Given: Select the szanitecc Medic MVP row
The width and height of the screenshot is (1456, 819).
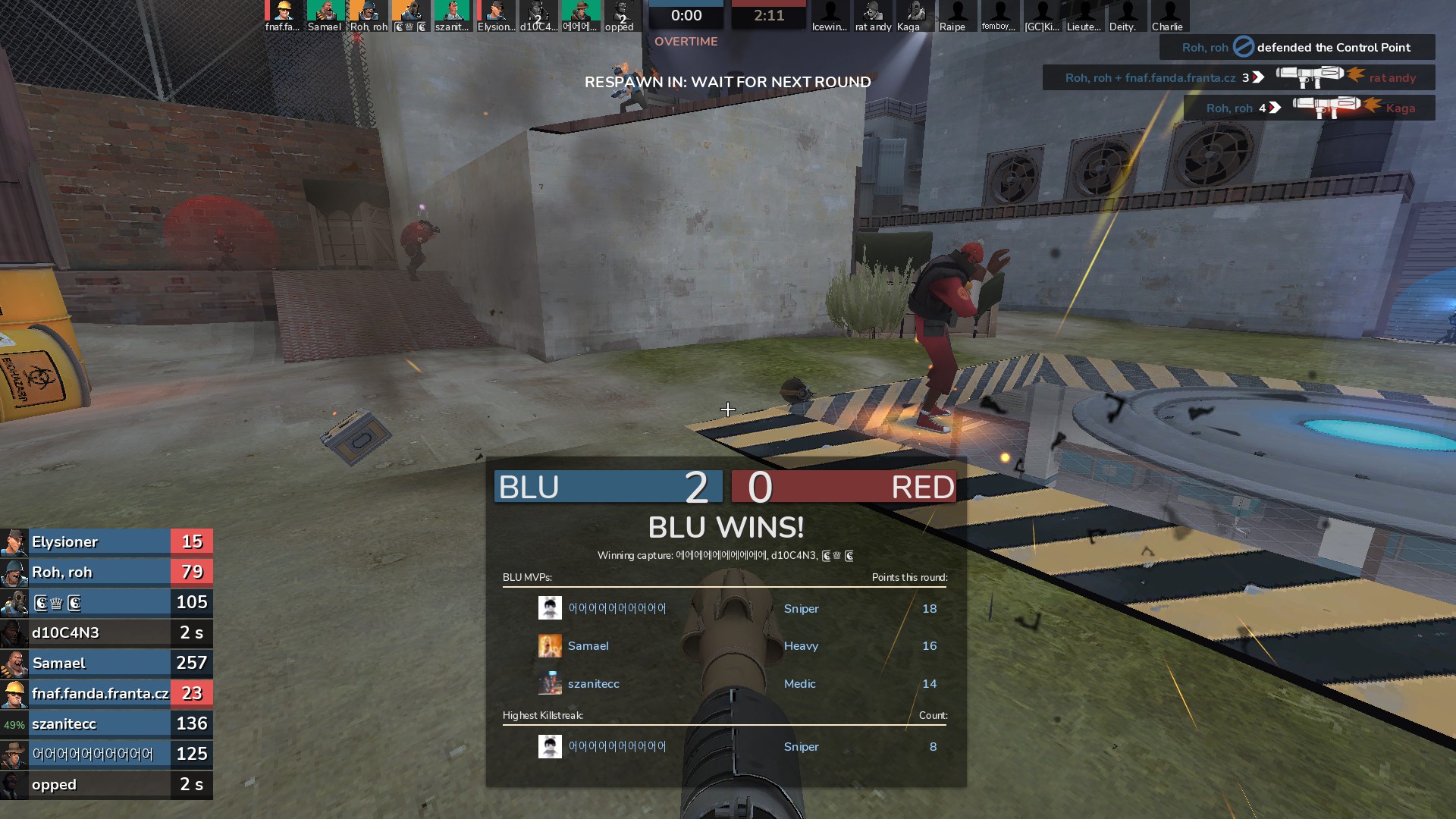Looking at the screenshot, I should click(726, 684).
